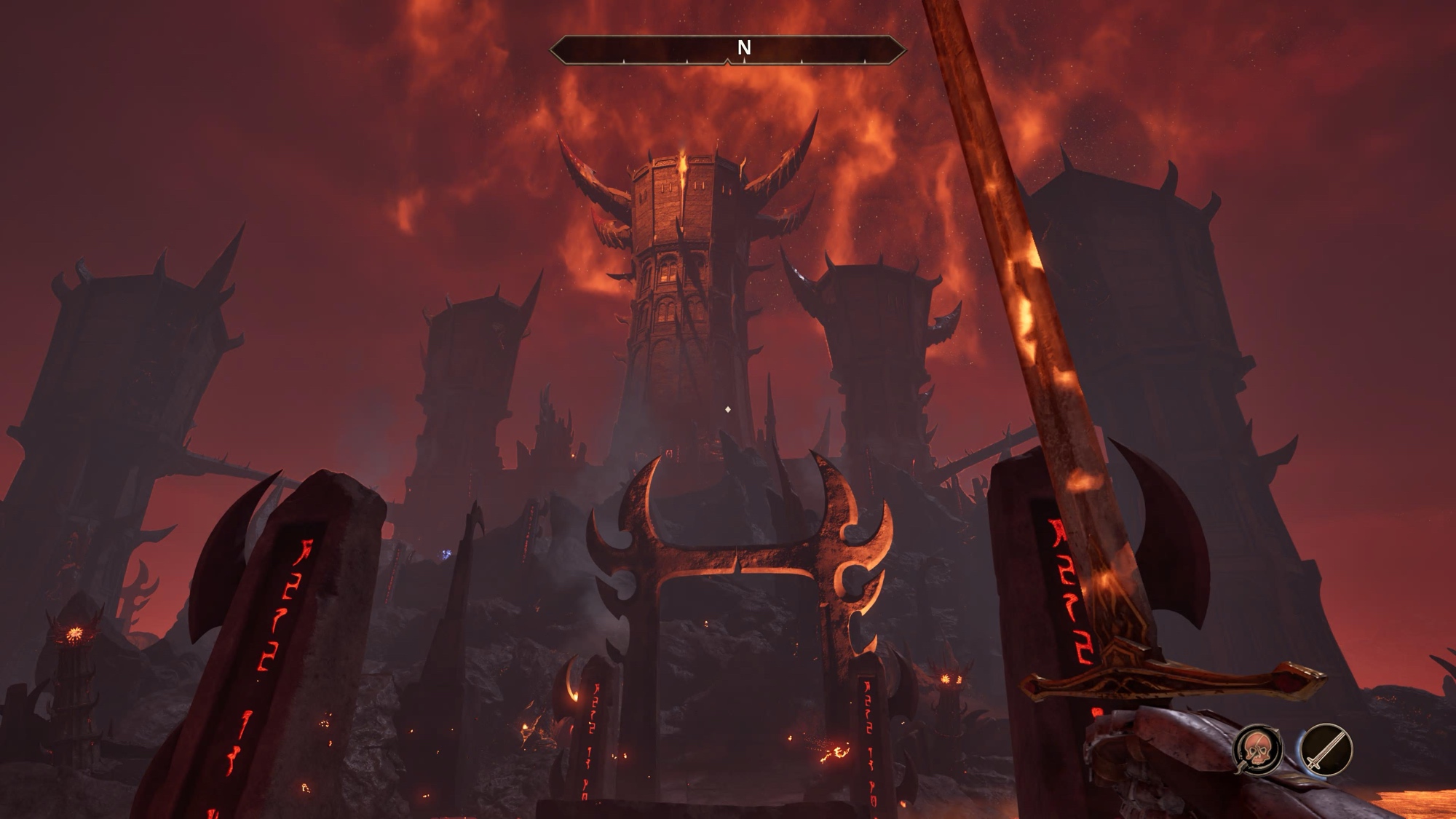Click the compass bar showing North
Screen dimensions: 1456x819
coord(727,50)
